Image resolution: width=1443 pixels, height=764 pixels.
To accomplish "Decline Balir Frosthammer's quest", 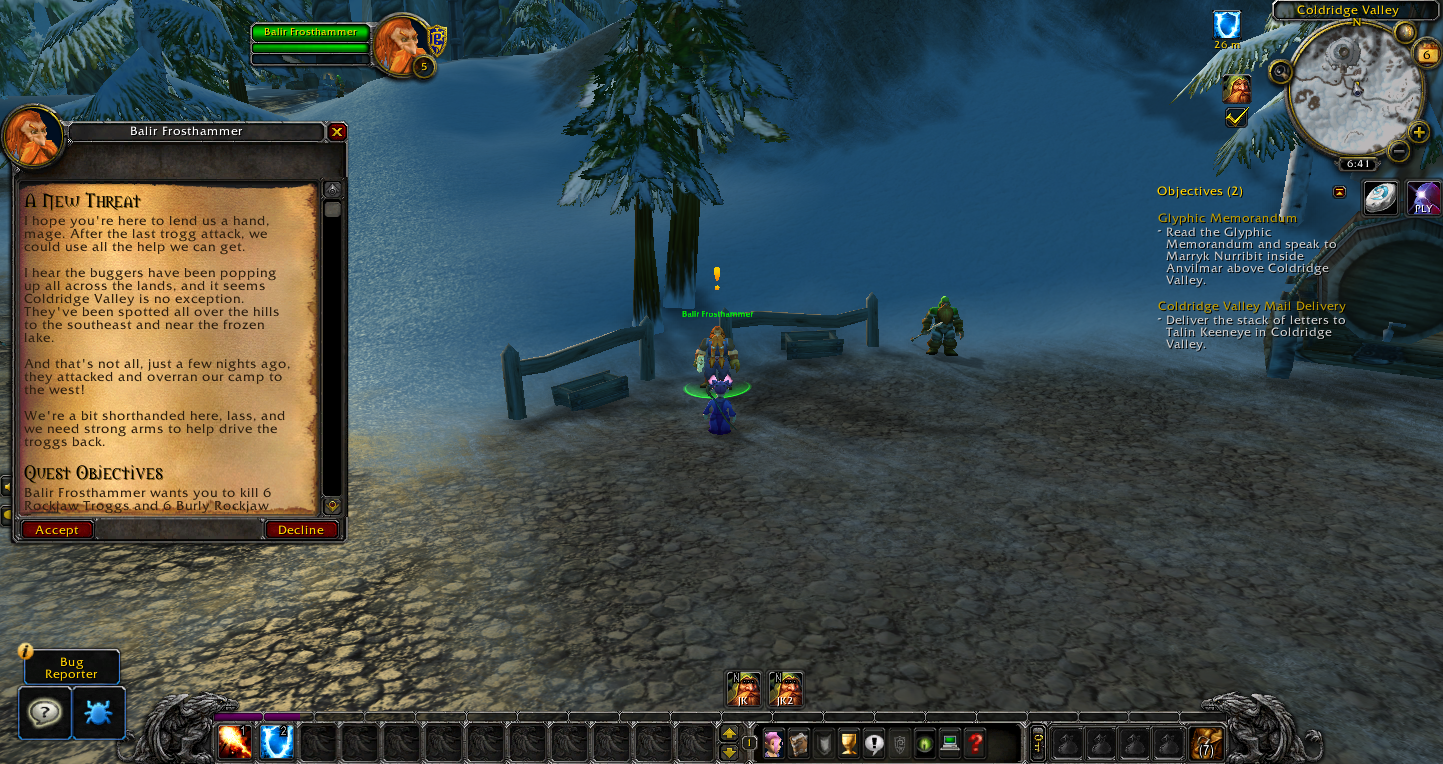I will point(301,530).
